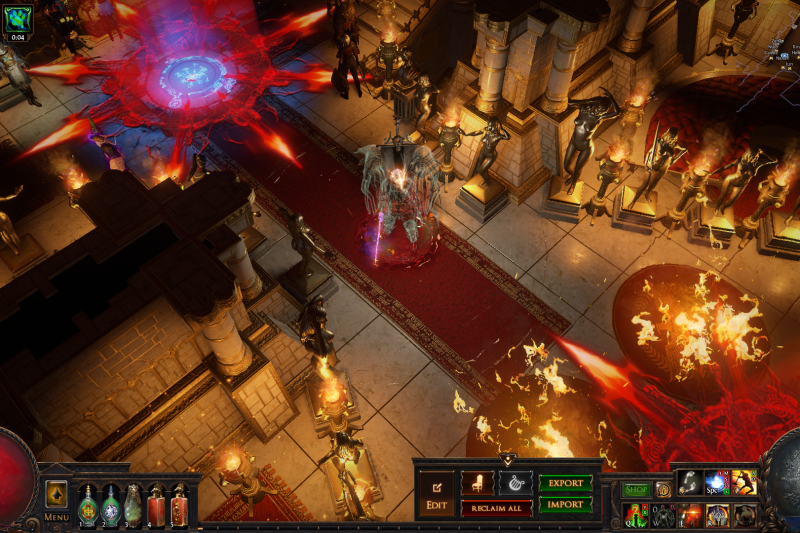
Task: Select the harp music button
Action: [x=516, y=483]
